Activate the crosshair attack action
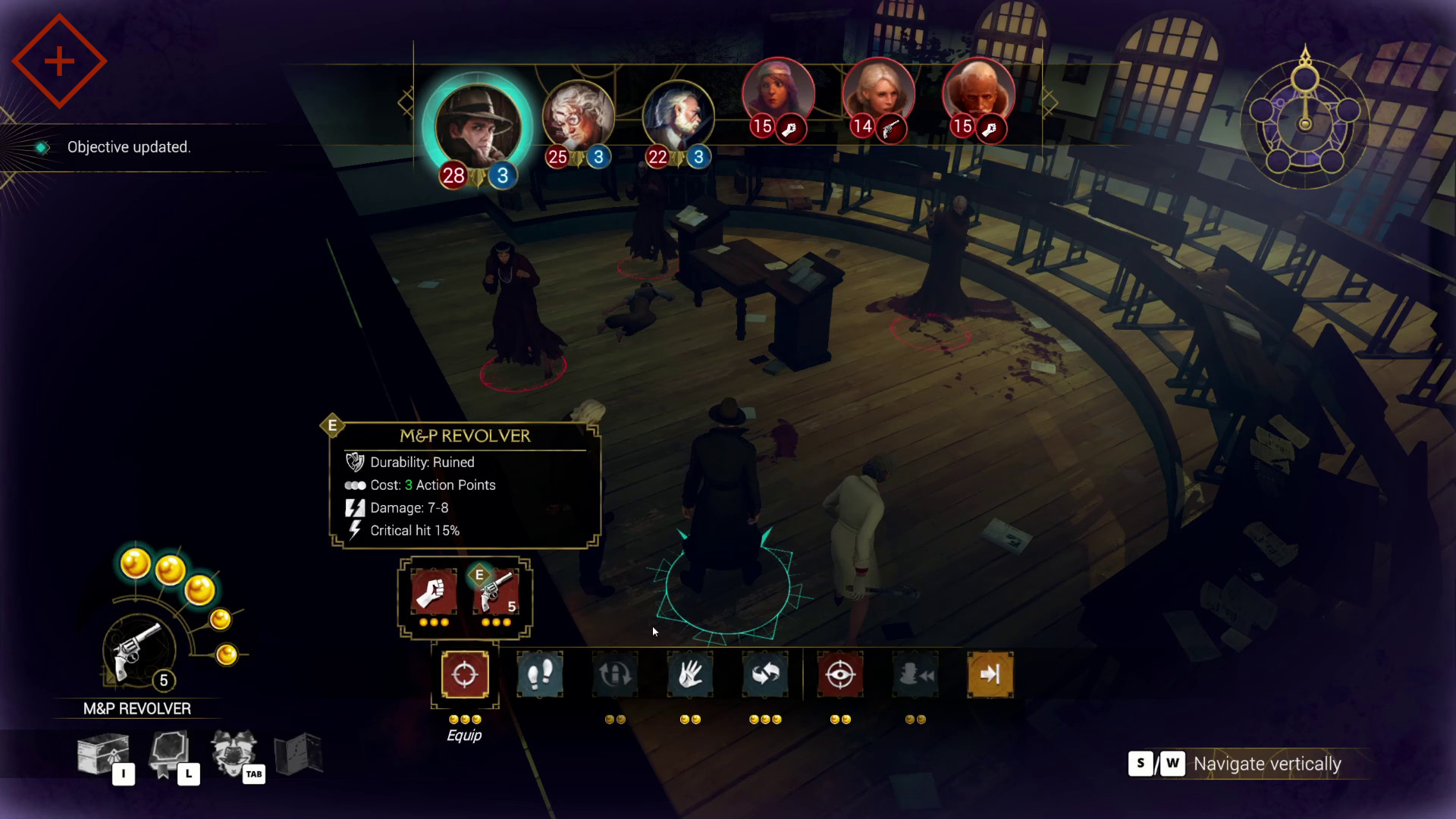Screen dimensions: 1456x819 [465, 674]
